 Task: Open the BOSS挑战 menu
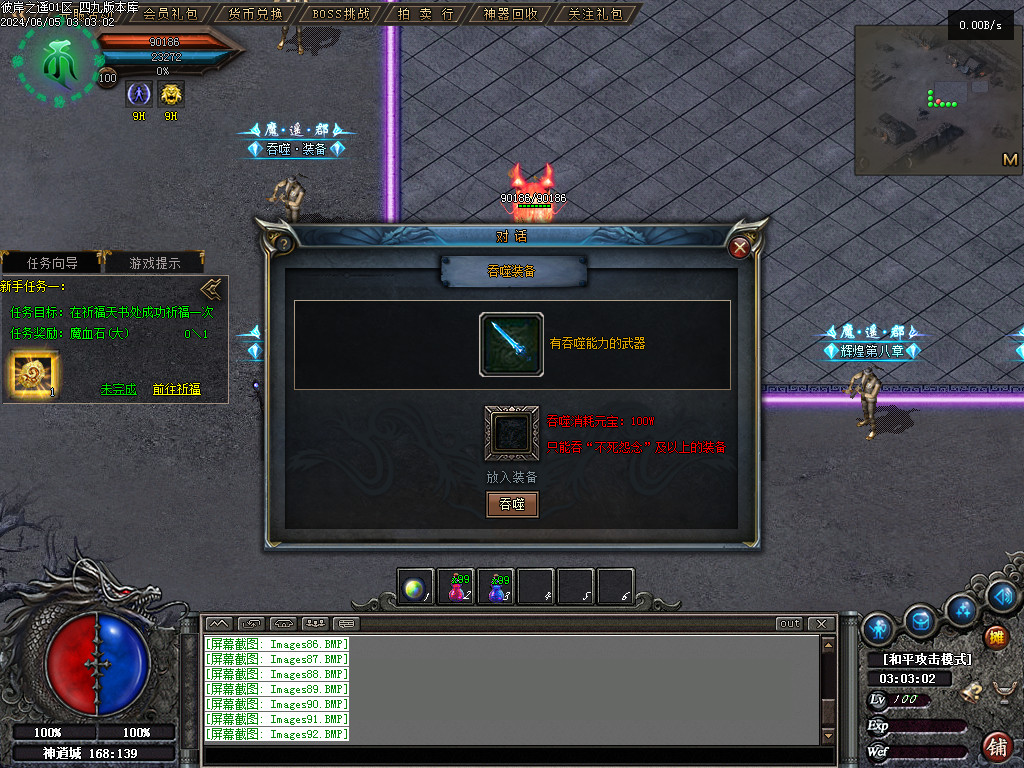click(x=341, y=14)
